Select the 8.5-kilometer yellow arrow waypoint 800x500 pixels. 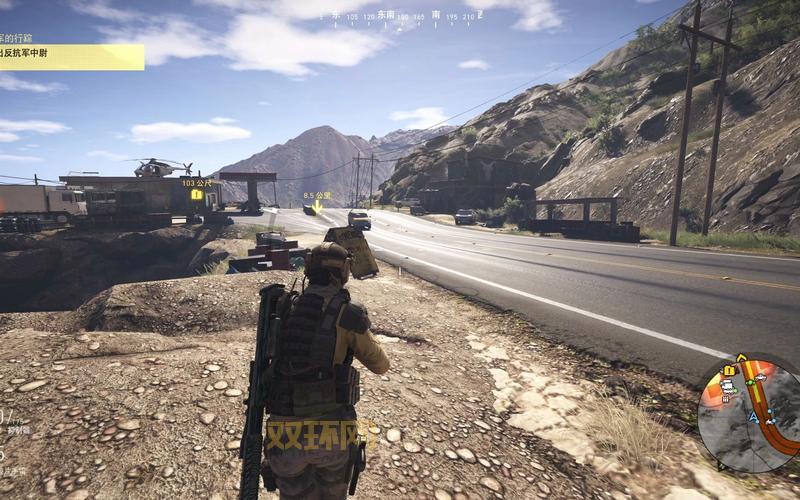[x=318, y=206]
